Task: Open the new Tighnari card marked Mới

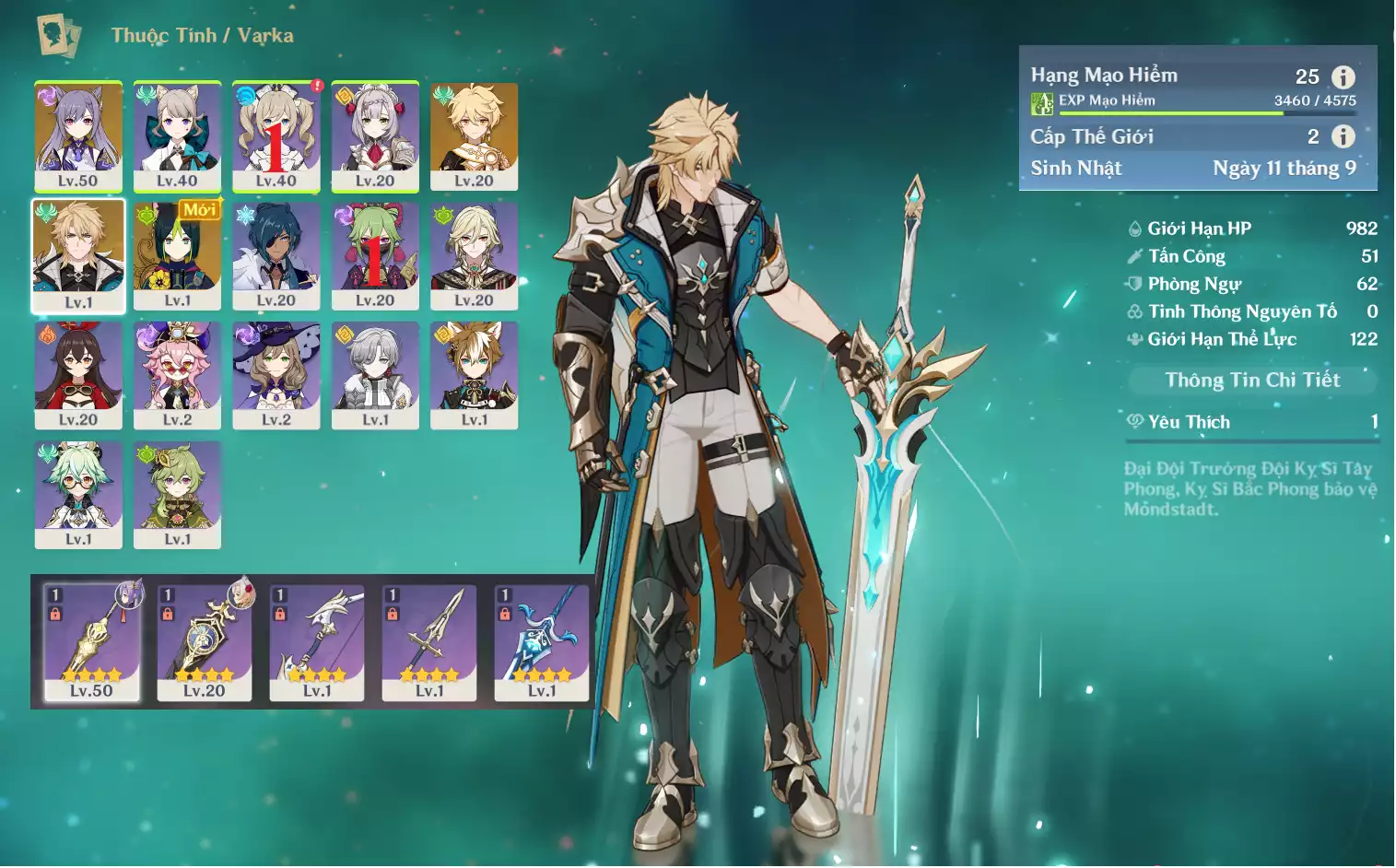Action: [177, 255]
